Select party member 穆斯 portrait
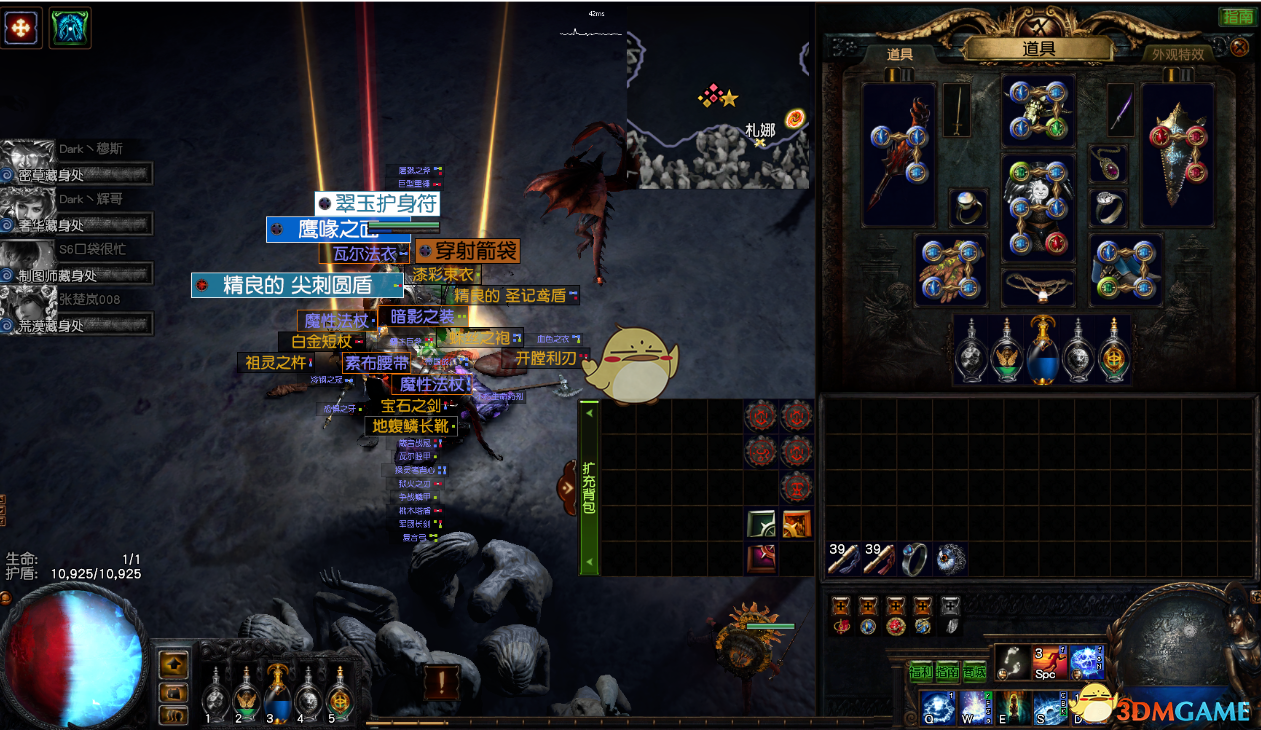This screenshot has width=1261, height=730. click(x=27, y=160)
